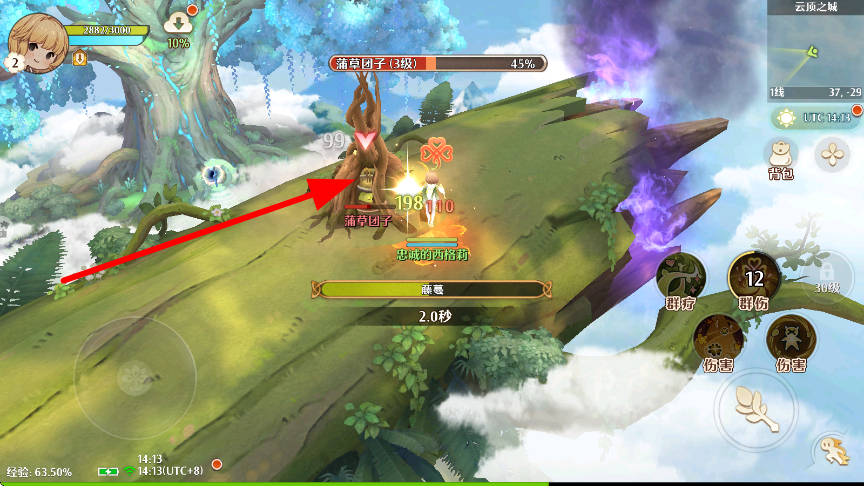Activate the 群疗 group heal skill
The image size is (864, 486).
tap(682, 277)
